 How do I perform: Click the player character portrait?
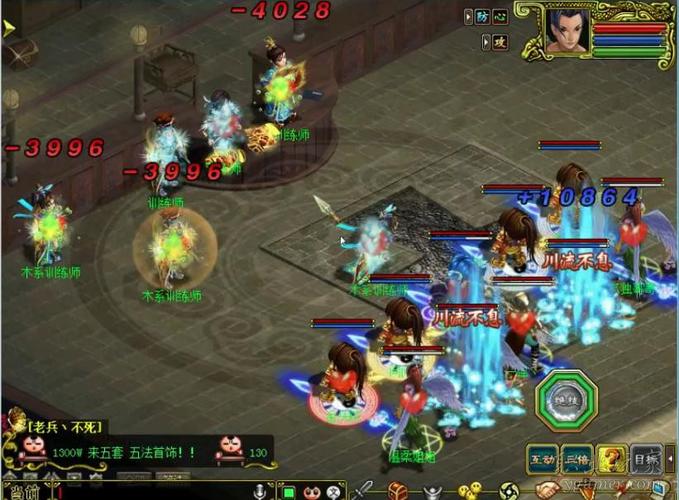(x=565, y=31)
